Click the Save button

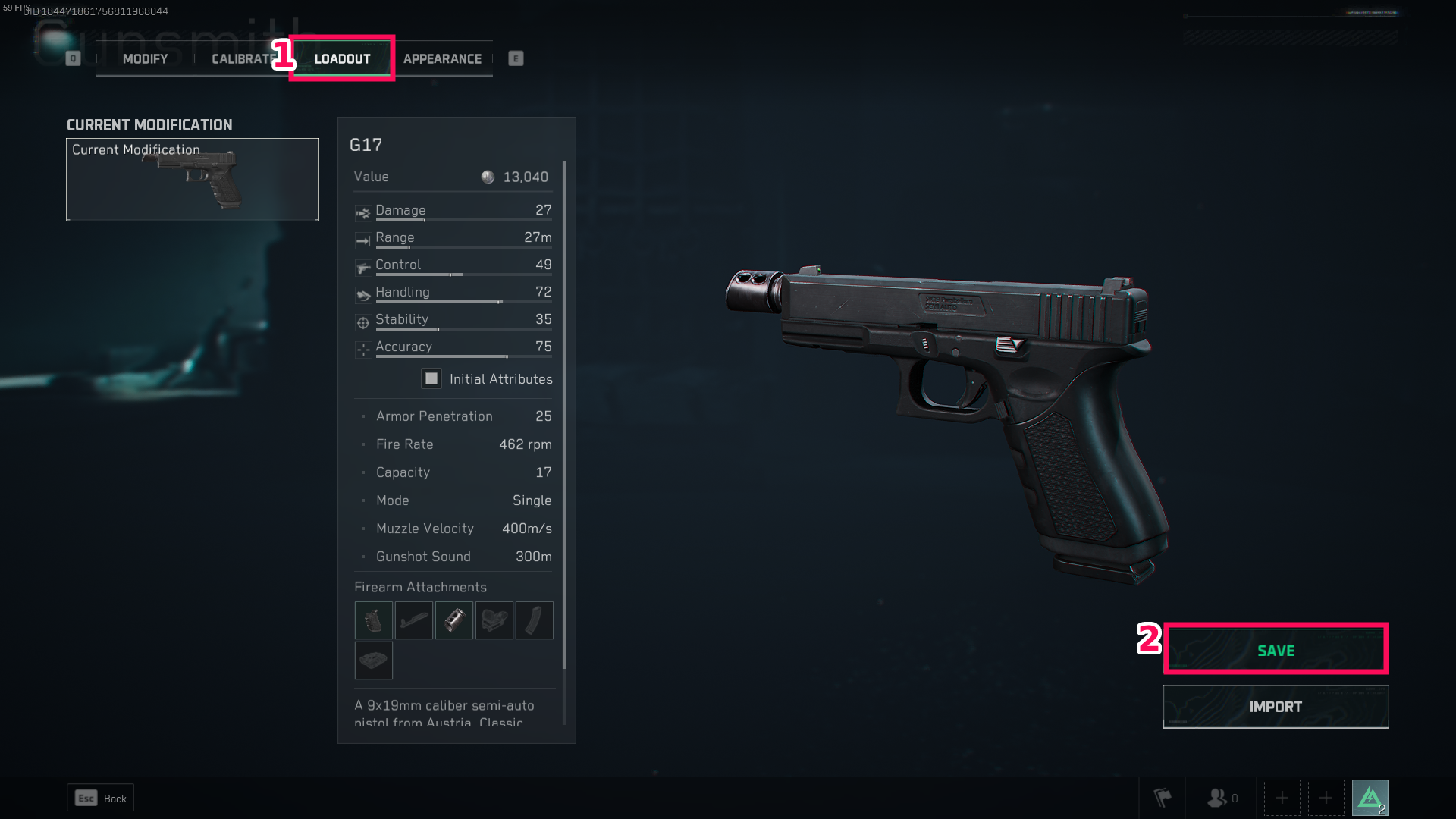coord(1276,650)
